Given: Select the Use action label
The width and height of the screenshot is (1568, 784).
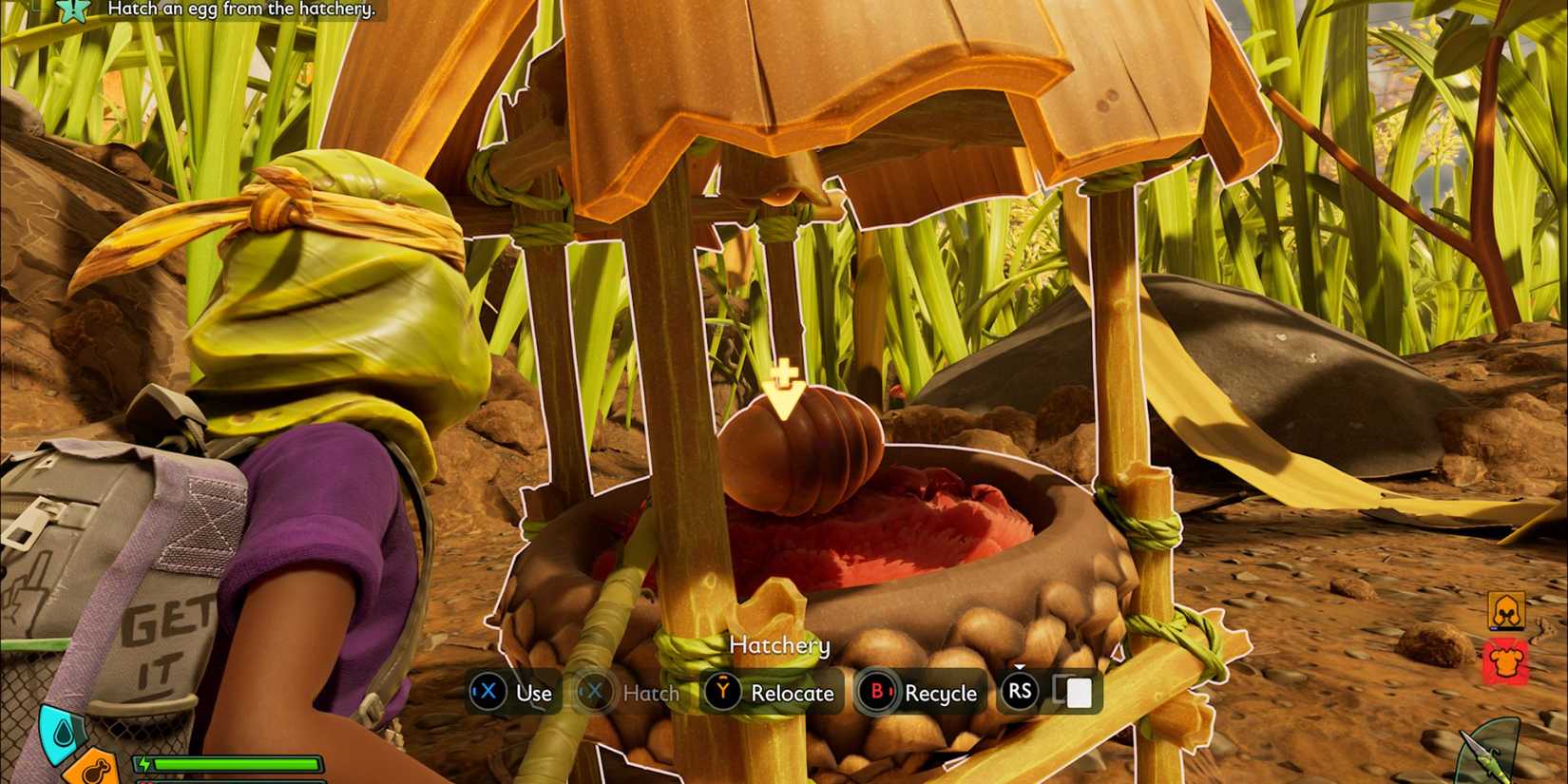Looking at the screenshot, I should 534,693.
